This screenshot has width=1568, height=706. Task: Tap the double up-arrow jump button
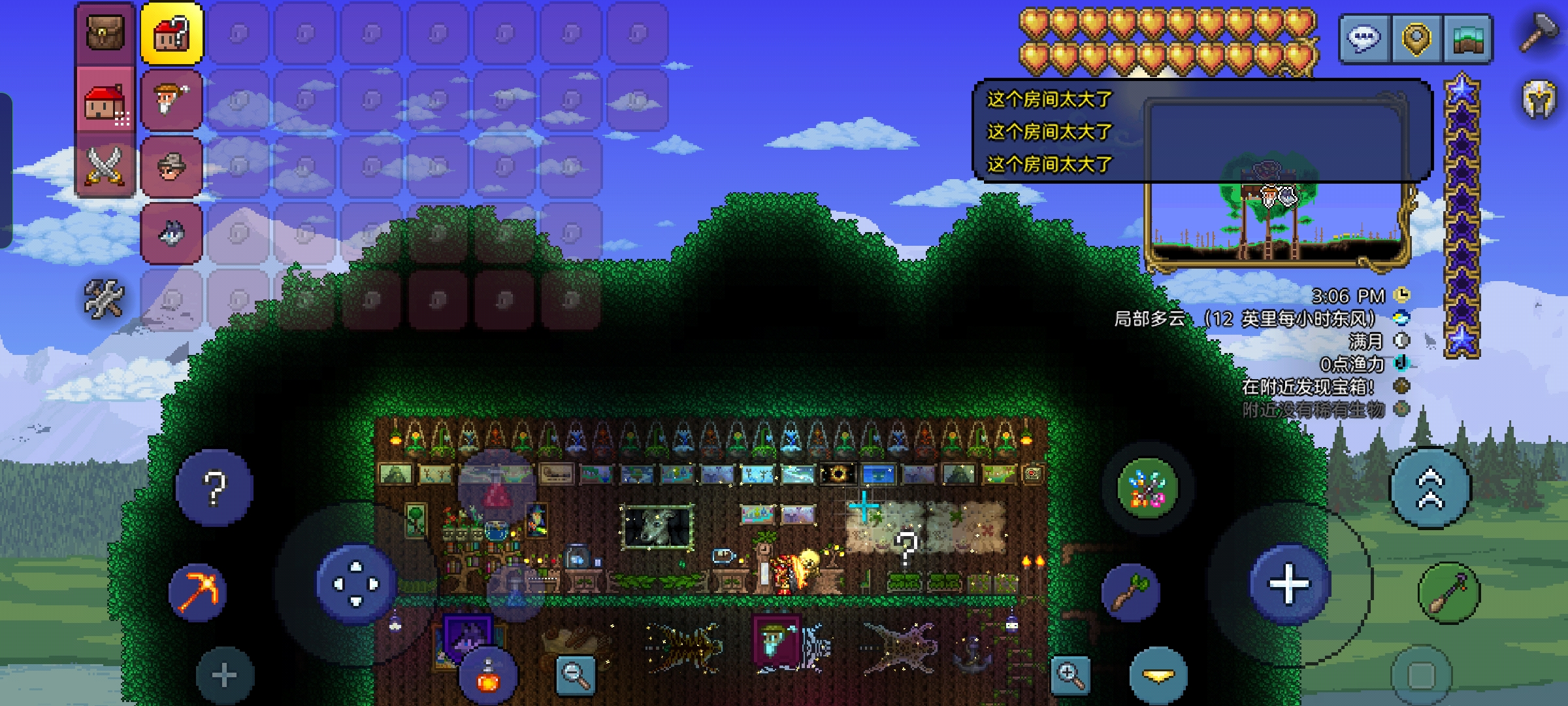tap(1431, 488)
